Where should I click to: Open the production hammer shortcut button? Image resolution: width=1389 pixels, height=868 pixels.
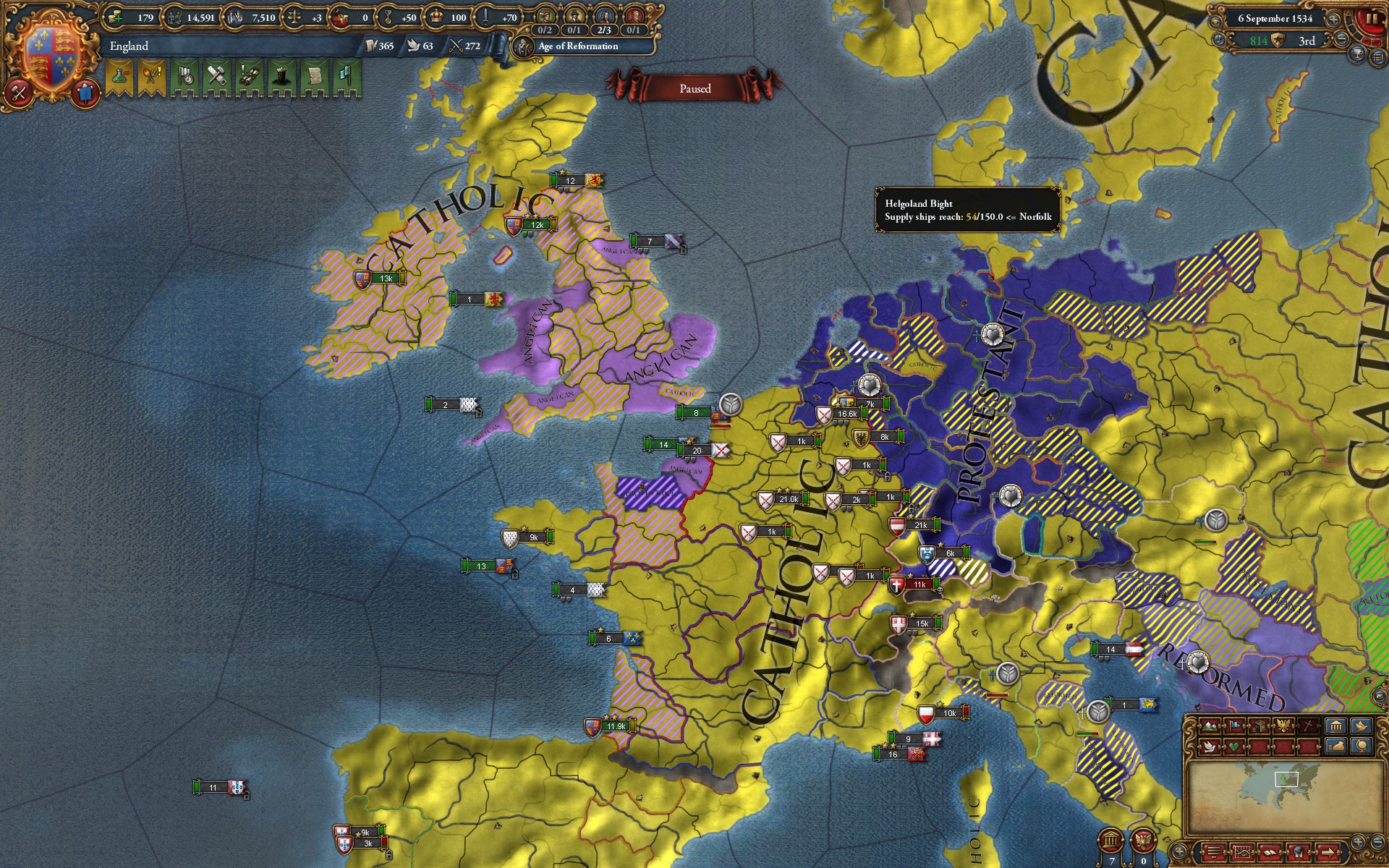tap(19, 93)
